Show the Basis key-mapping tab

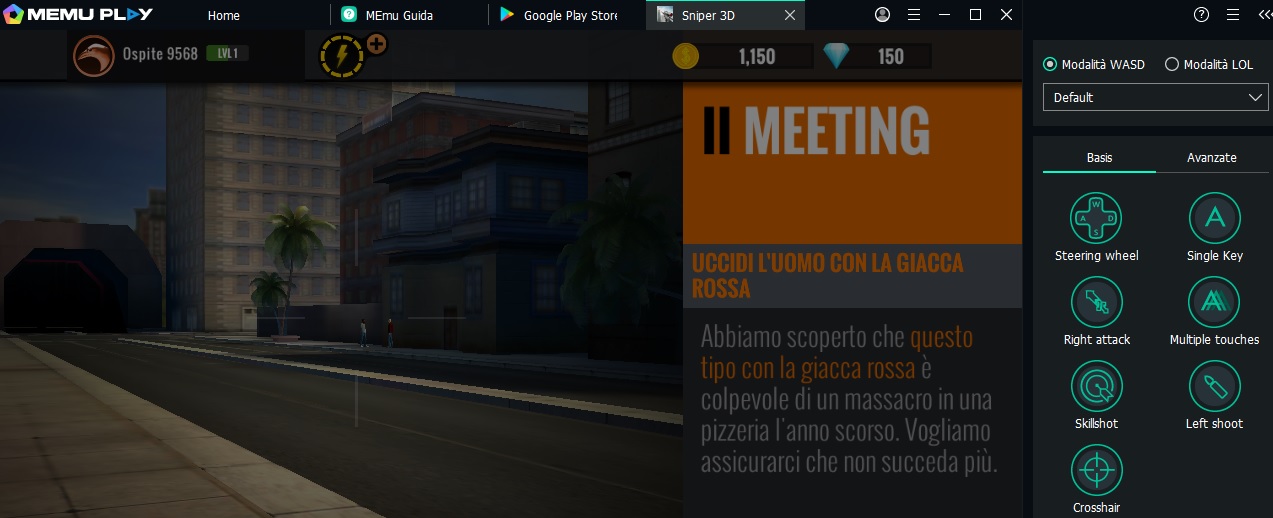[1099, 158]
